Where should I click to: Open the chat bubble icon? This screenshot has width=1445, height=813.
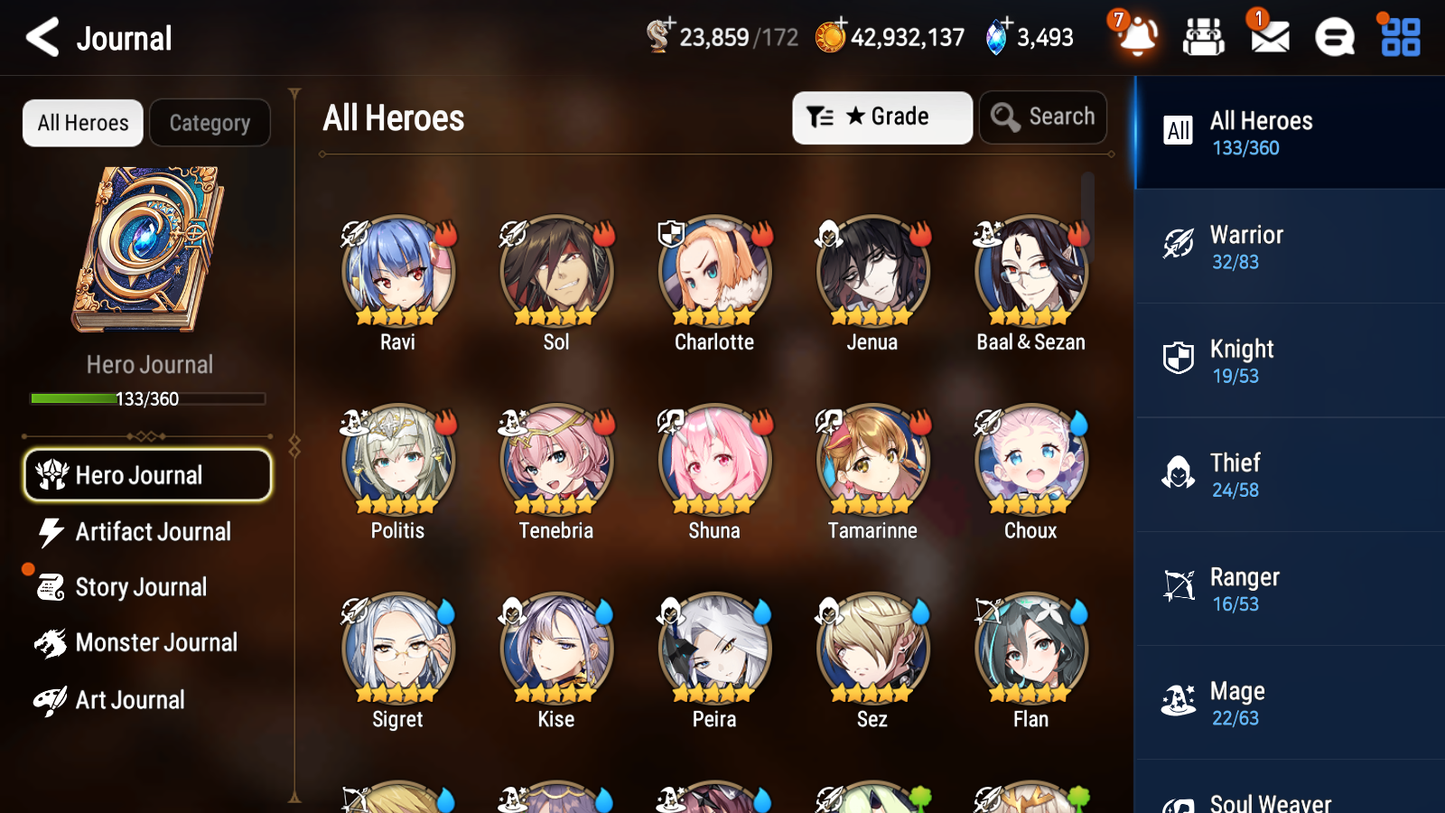click(x=1334, y=36)
